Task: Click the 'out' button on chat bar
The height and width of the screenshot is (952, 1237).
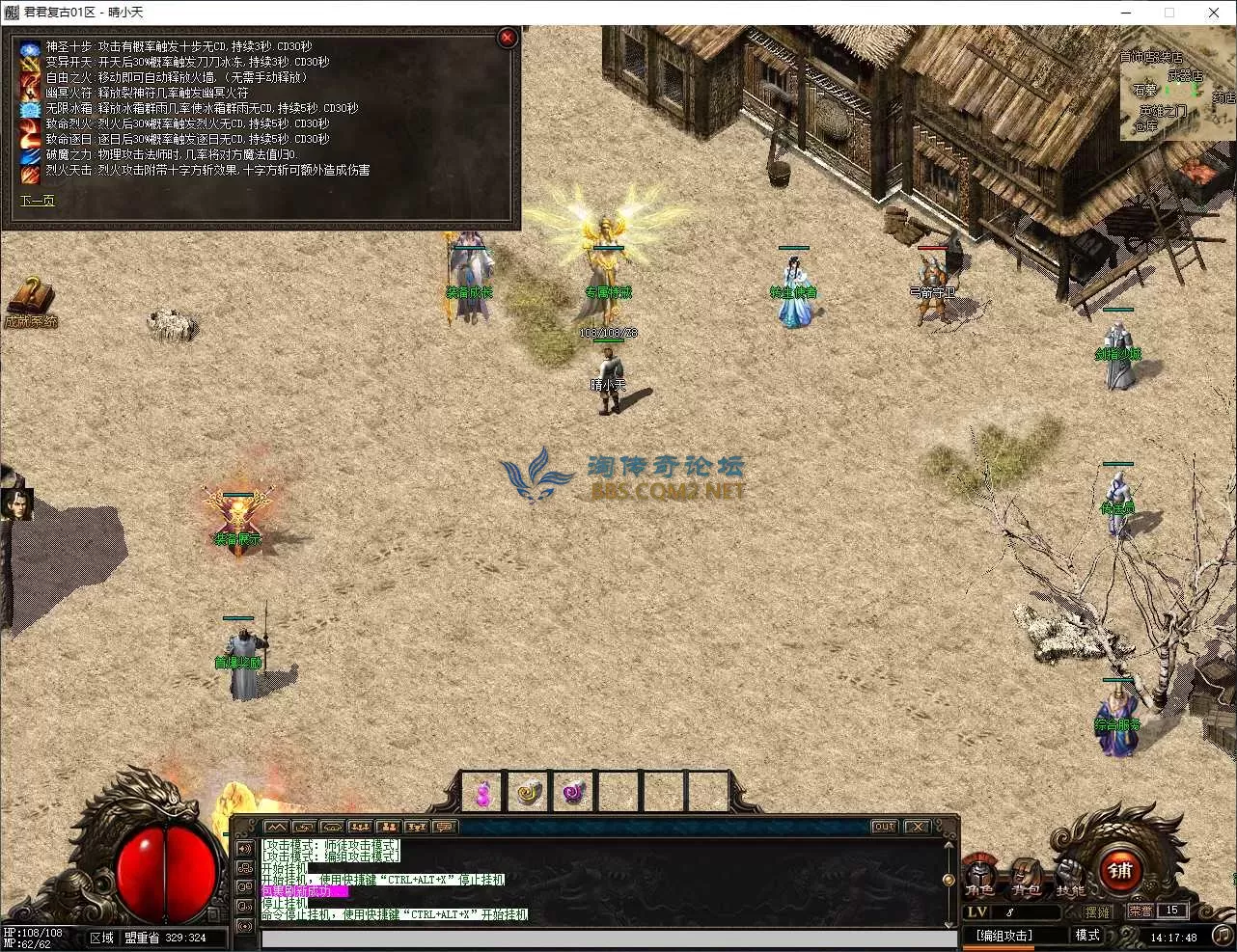Action: click(x=884, y=827)
